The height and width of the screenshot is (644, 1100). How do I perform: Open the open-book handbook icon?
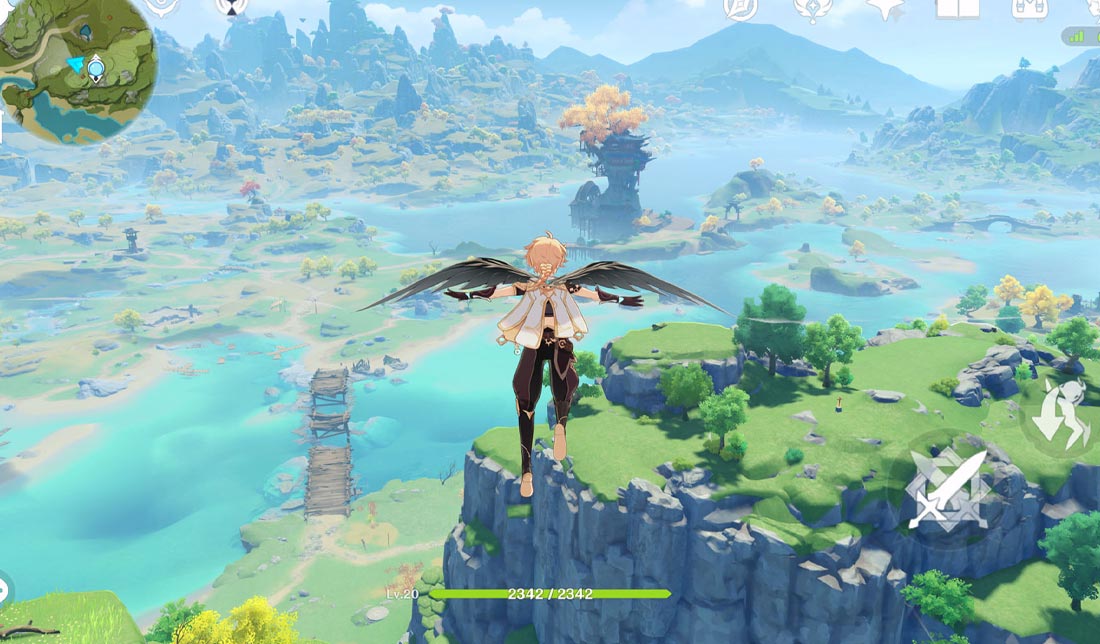click(957, 7)
